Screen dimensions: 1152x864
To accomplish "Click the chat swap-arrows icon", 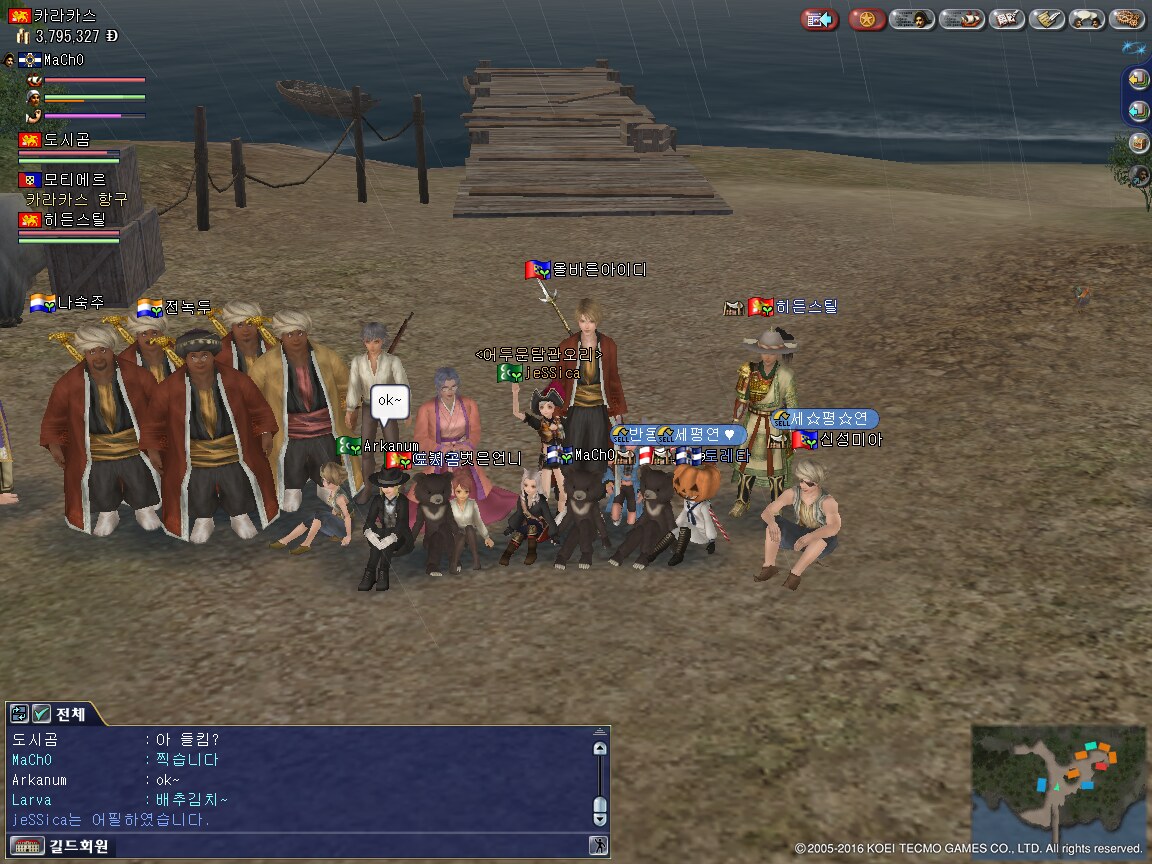I will (19, 714).
